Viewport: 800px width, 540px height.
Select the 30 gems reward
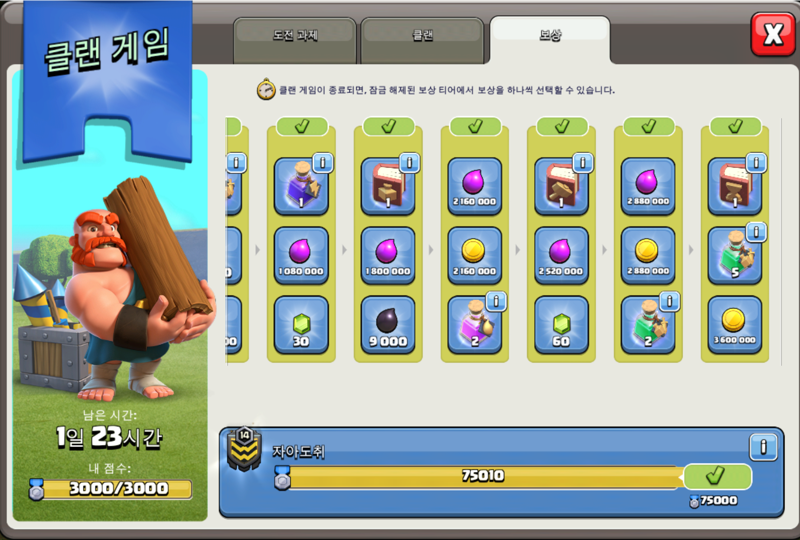301,324
